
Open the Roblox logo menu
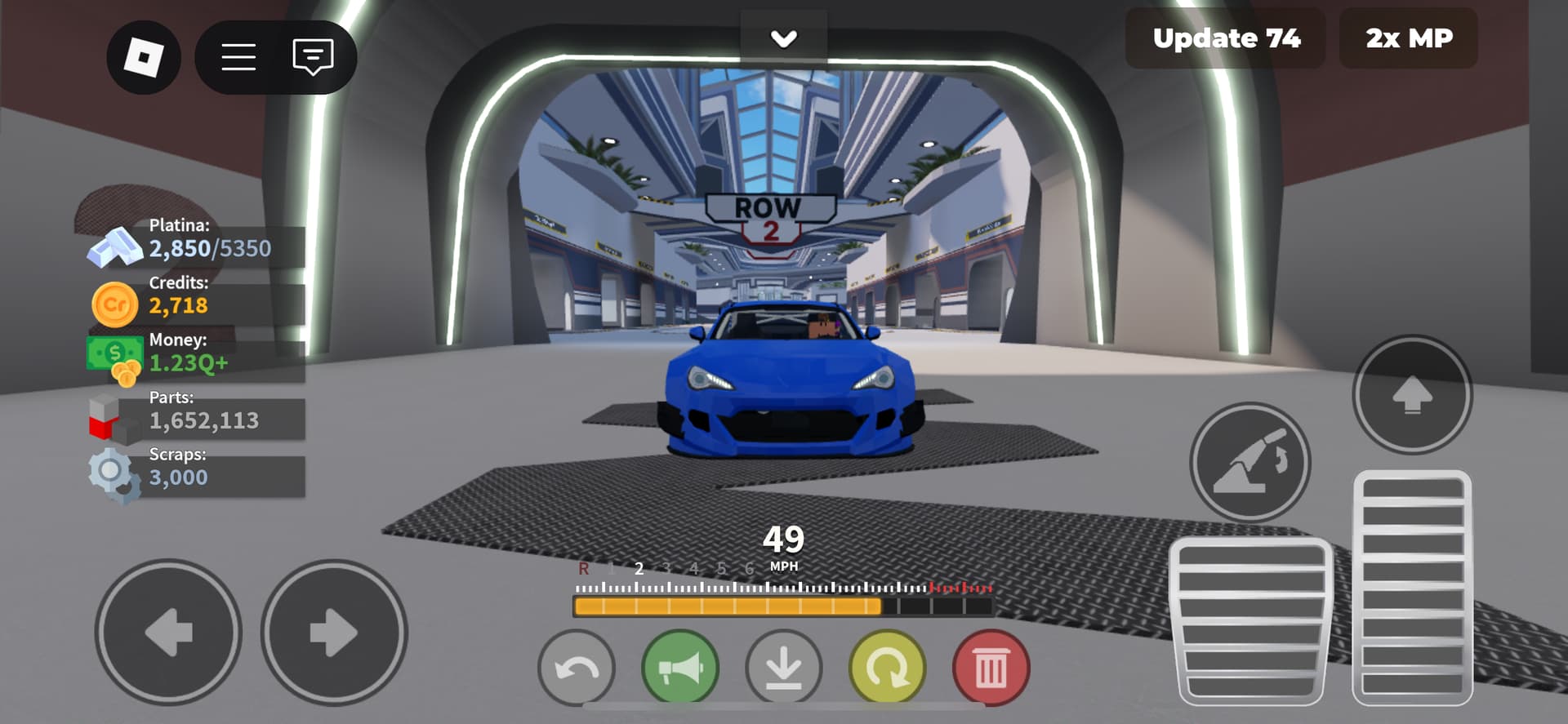tap(144, 57)
